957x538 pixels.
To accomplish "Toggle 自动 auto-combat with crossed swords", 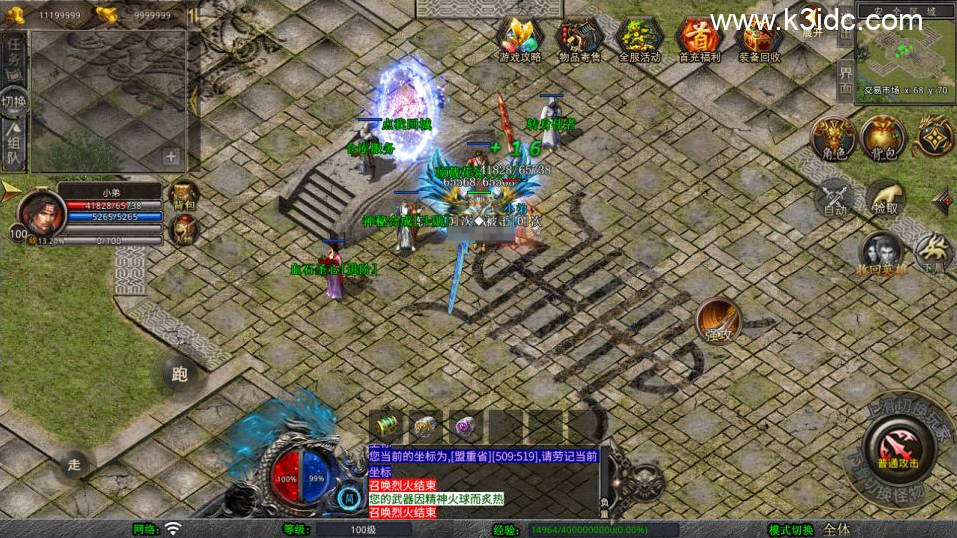I will (x=835, y=197).
